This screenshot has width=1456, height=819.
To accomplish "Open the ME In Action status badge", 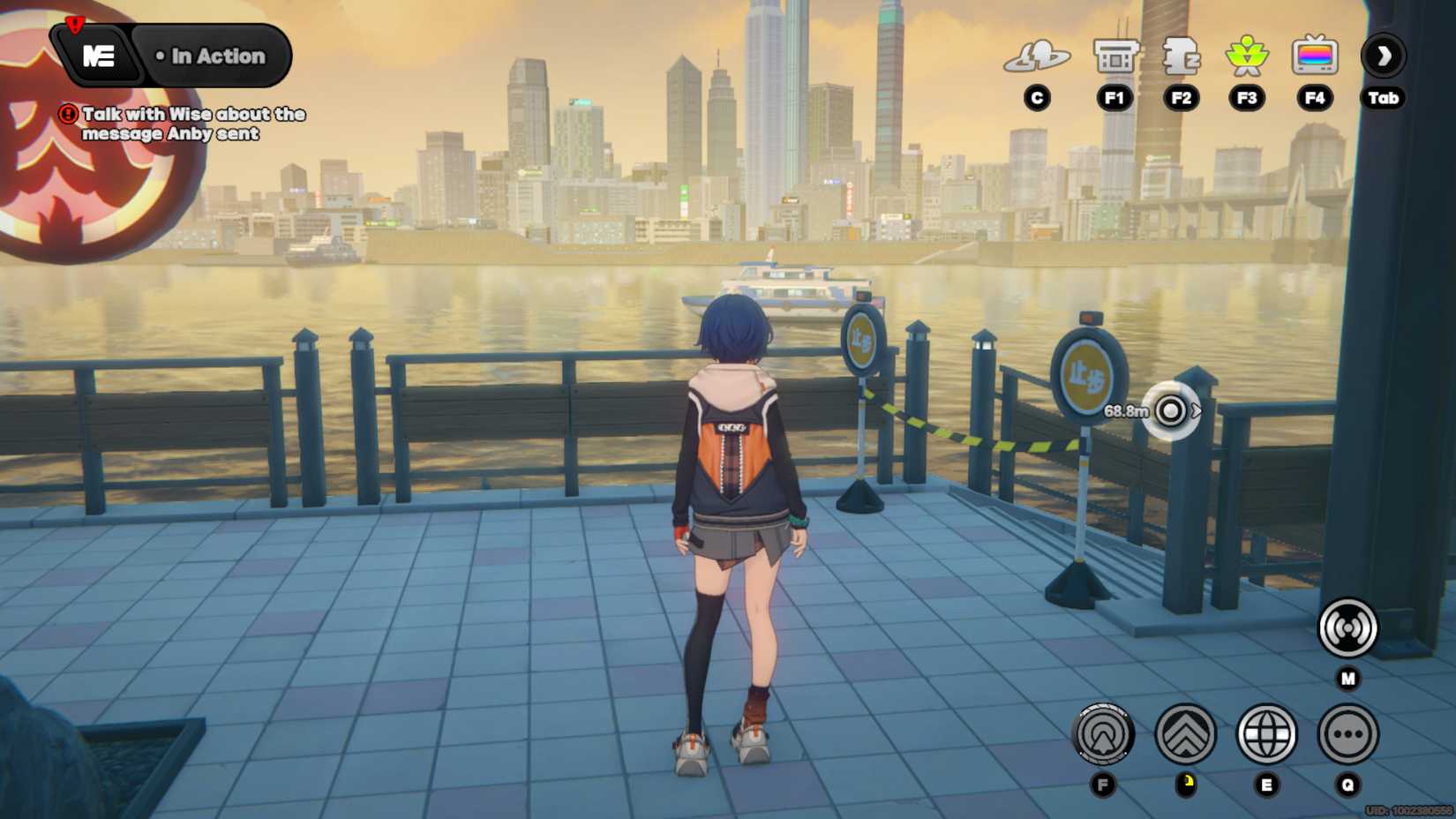I will (171, 56).
